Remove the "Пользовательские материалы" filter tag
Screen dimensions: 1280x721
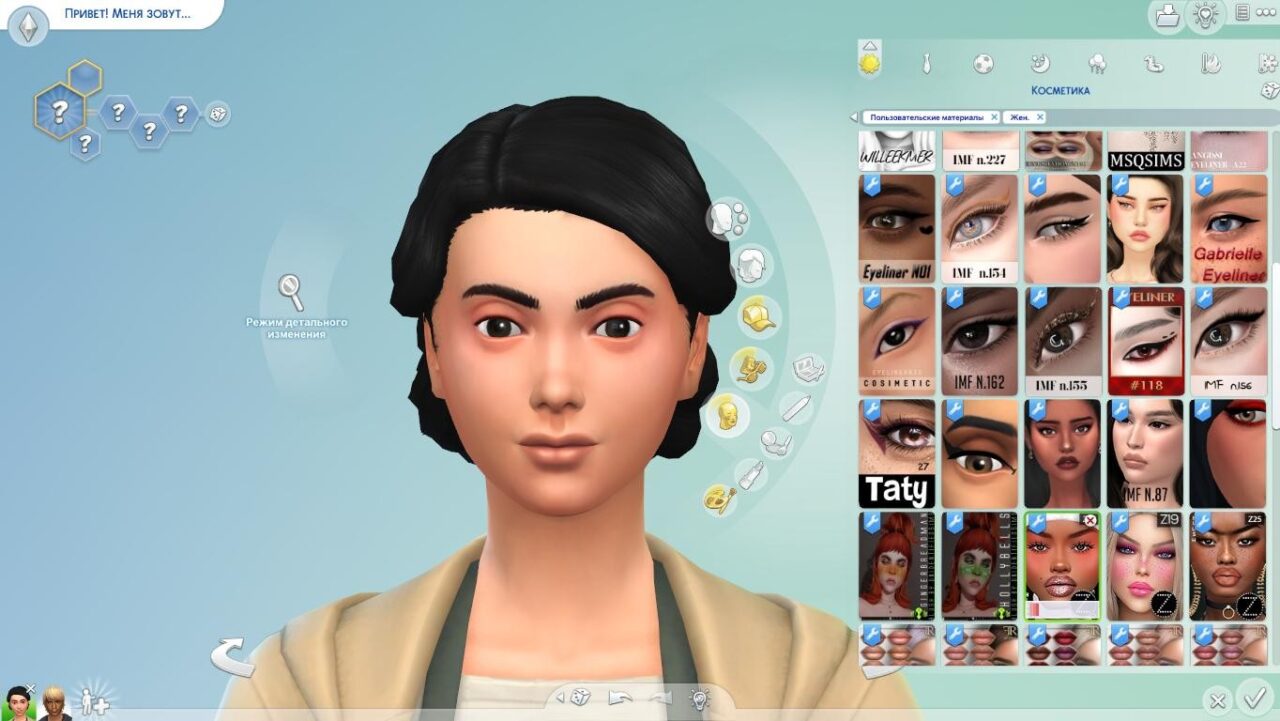tap(994, 117)
